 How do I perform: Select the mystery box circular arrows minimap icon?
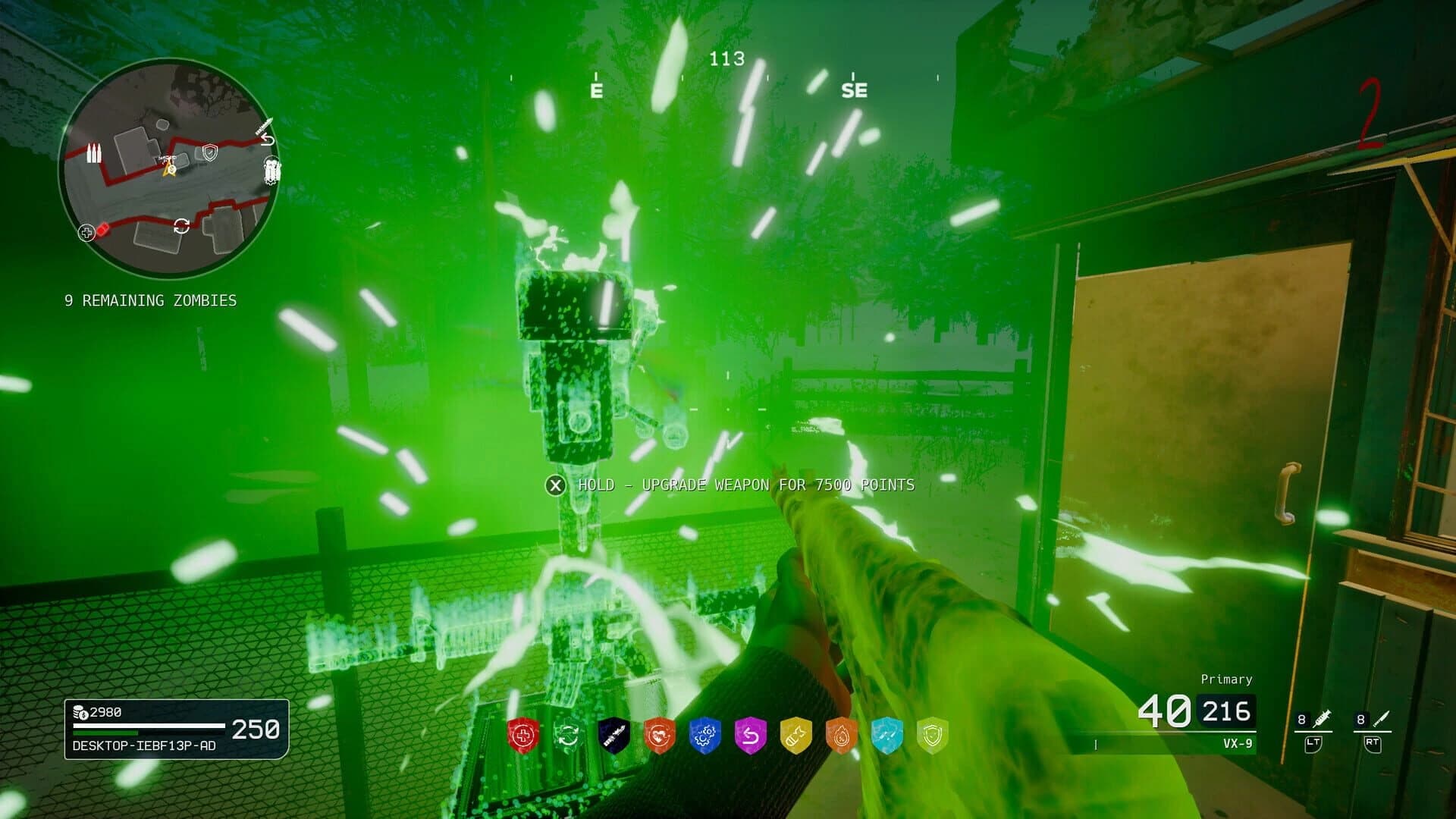point(182,224)
